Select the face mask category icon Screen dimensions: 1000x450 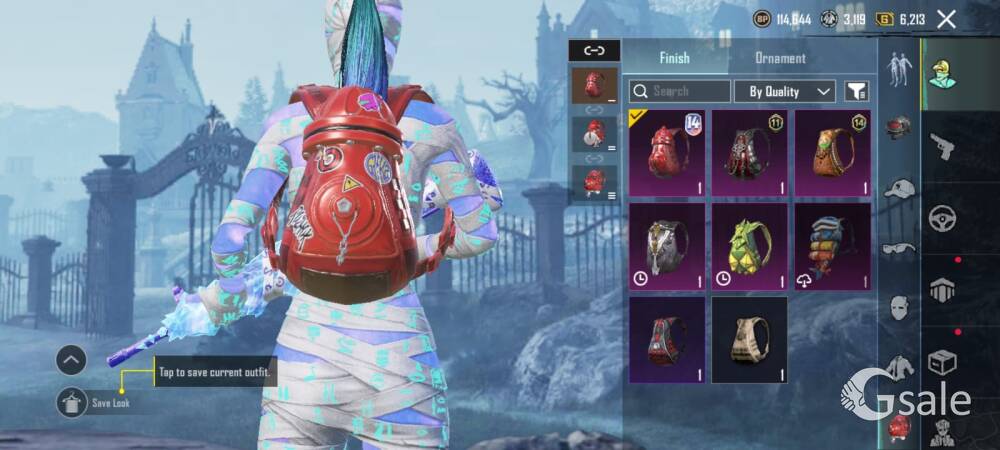tap(899, 307)
